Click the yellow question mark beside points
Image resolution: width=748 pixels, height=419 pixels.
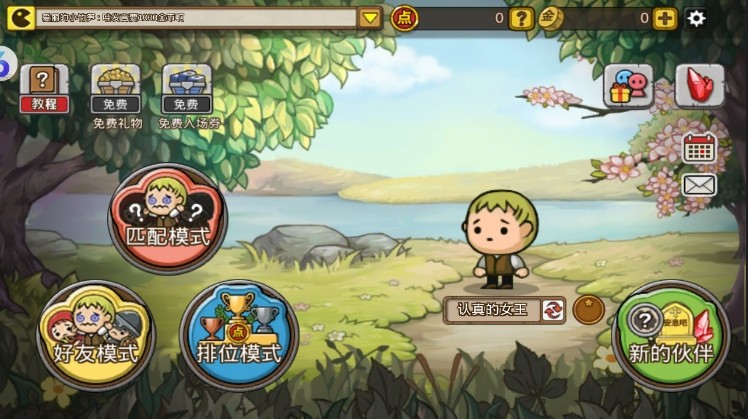click(520, 18)
